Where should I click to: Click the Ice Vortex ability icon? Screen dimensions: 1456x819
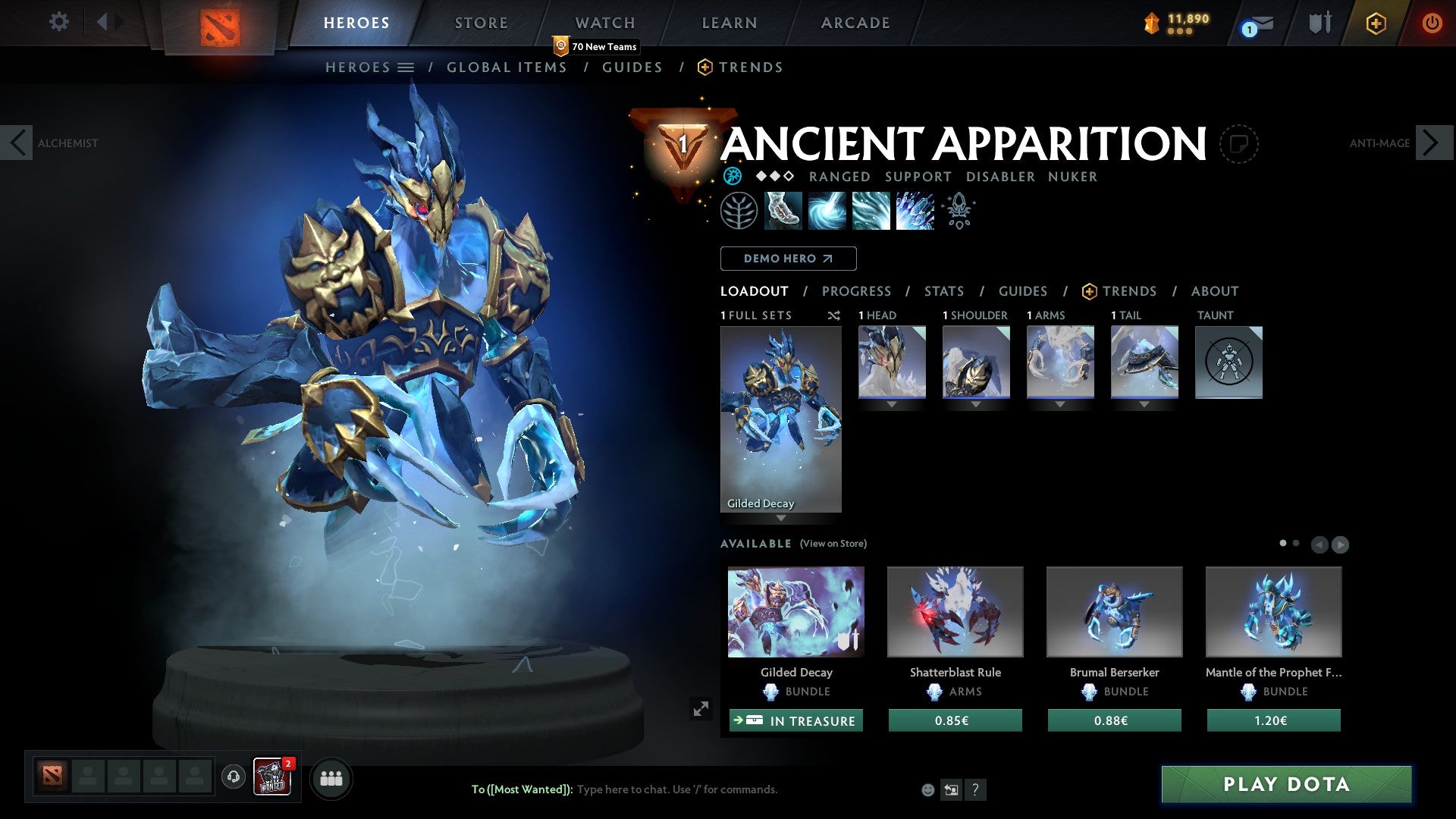pyautogui.click(x=828, y=211)
